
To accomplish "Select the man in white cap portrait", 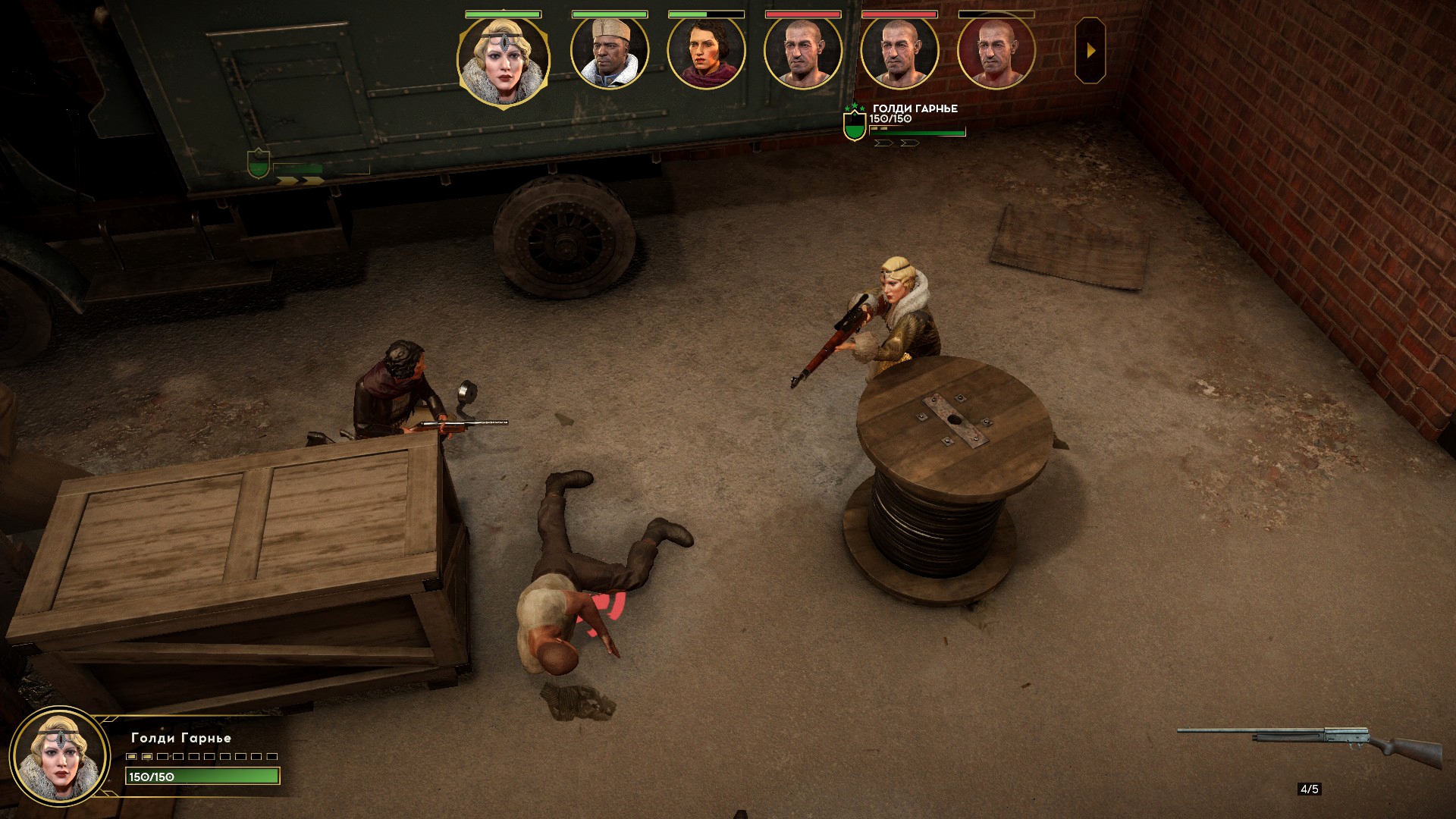I will coord(610,52).
